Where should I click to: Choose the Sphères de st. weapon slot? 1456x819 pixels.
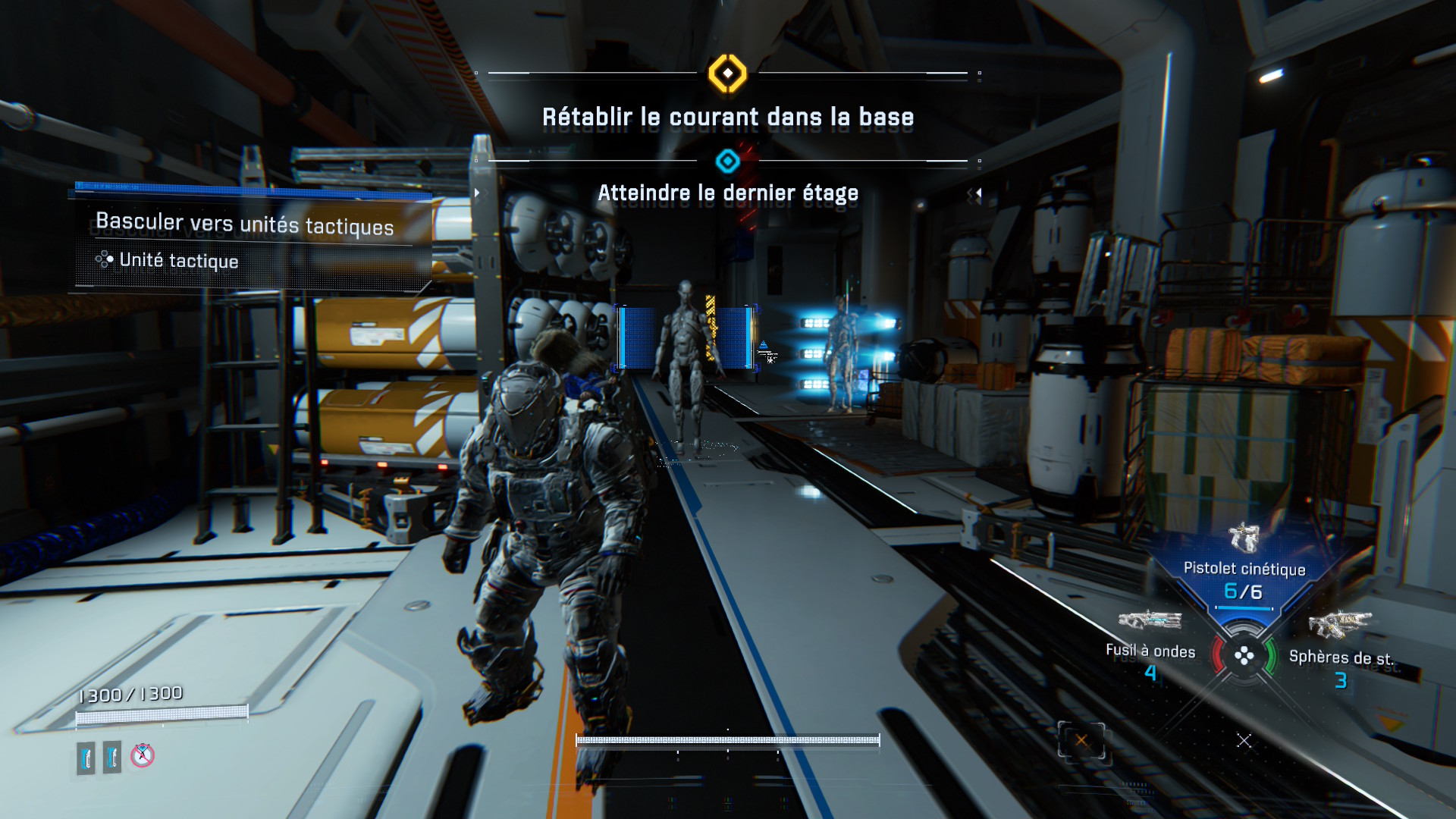coord(1341,657)
